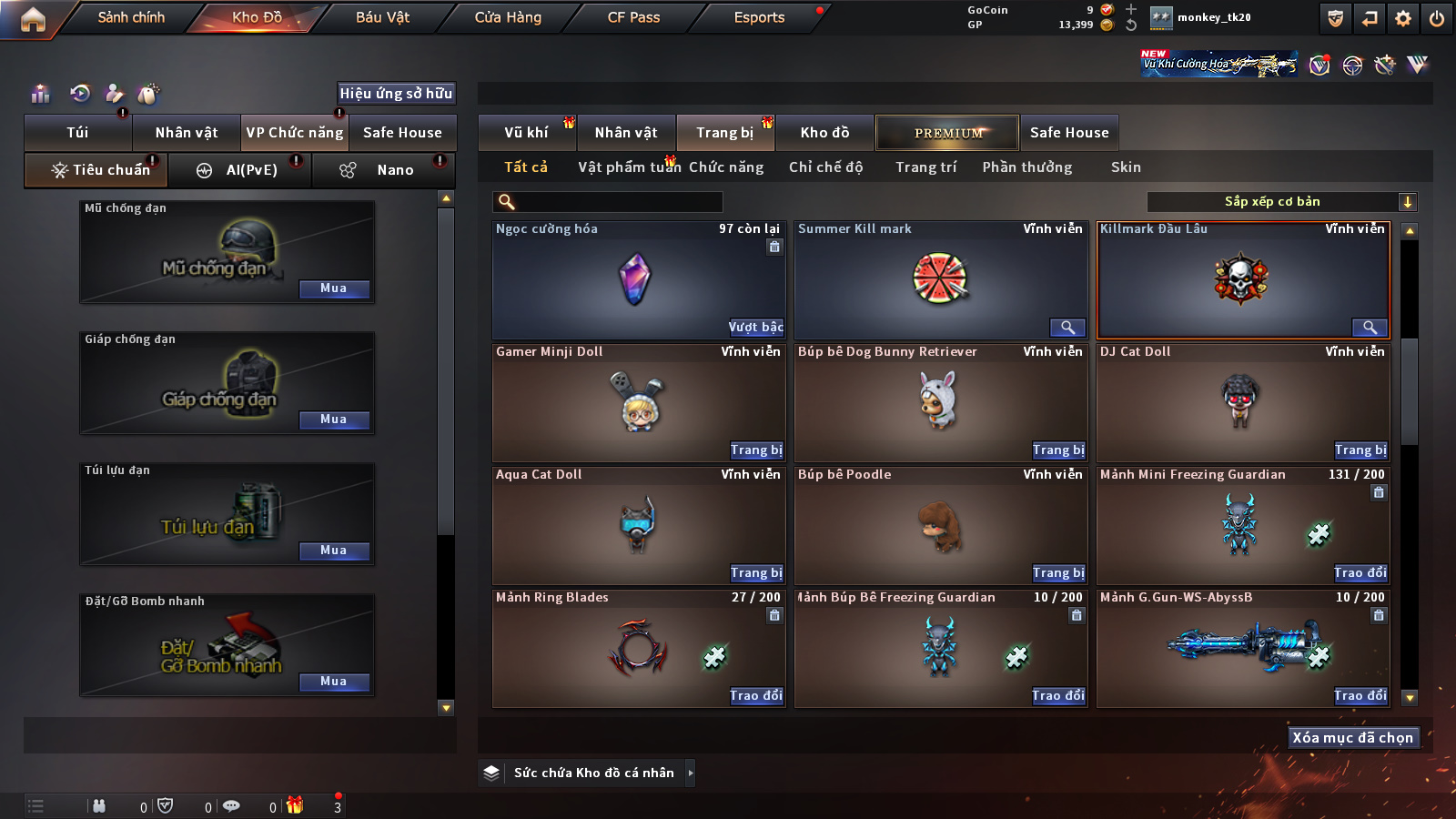Open the Cửa Hàng shop tab
The width and height of the screenshot is (1456, 819).
click(x=508, y=17)
